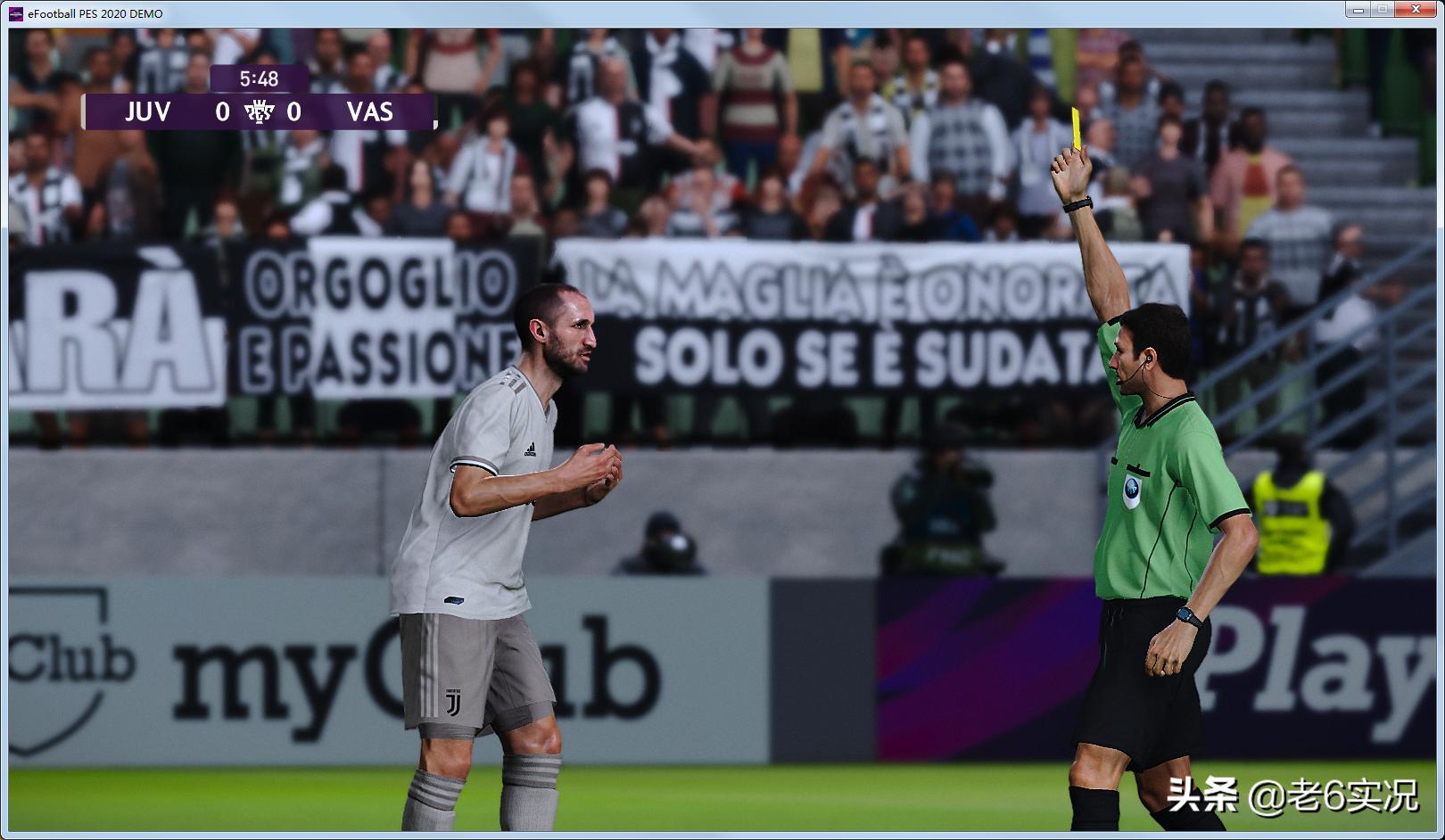
Task: Click the eFootball PES 2020 DEMO title text
Action: click(x=94, y=13)
